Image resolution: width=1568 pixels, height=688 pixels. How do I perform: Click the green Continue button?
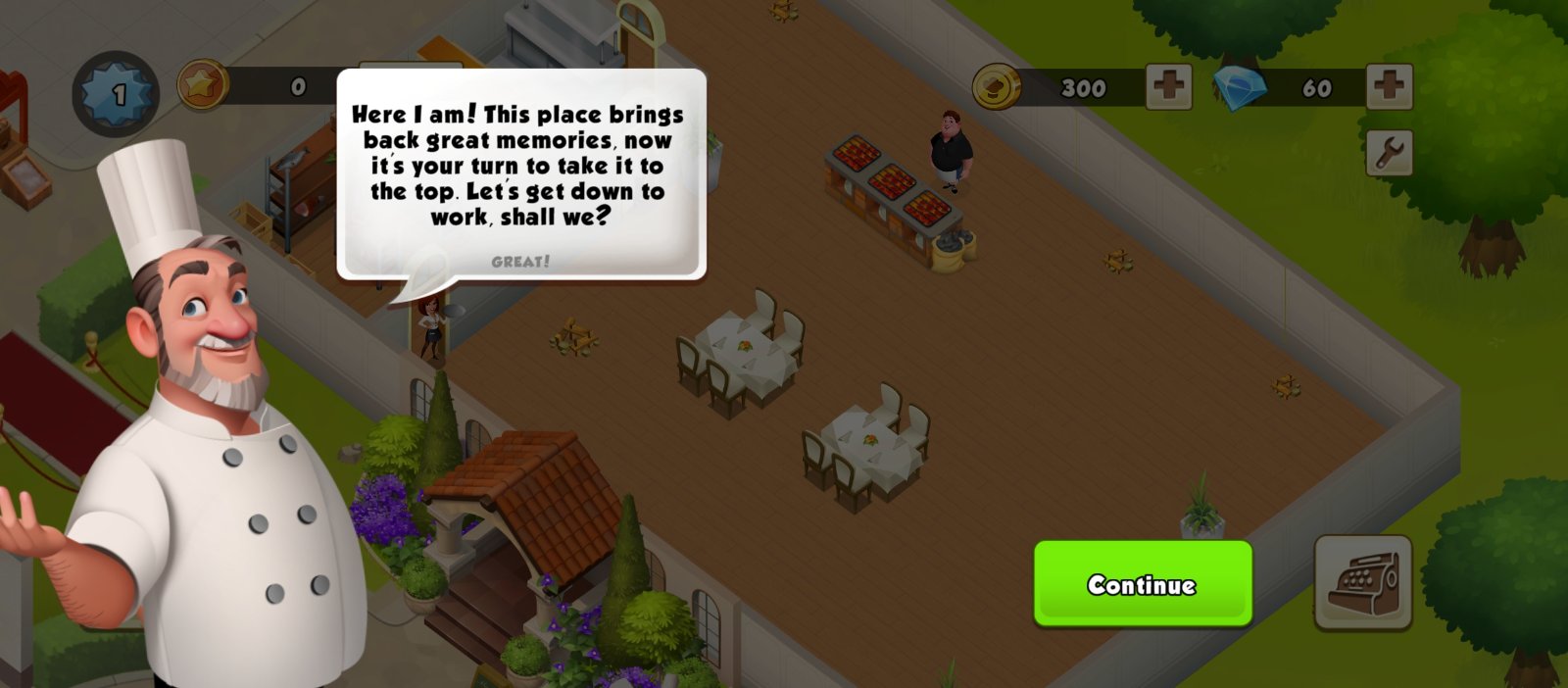click(x=1143, y=584)
